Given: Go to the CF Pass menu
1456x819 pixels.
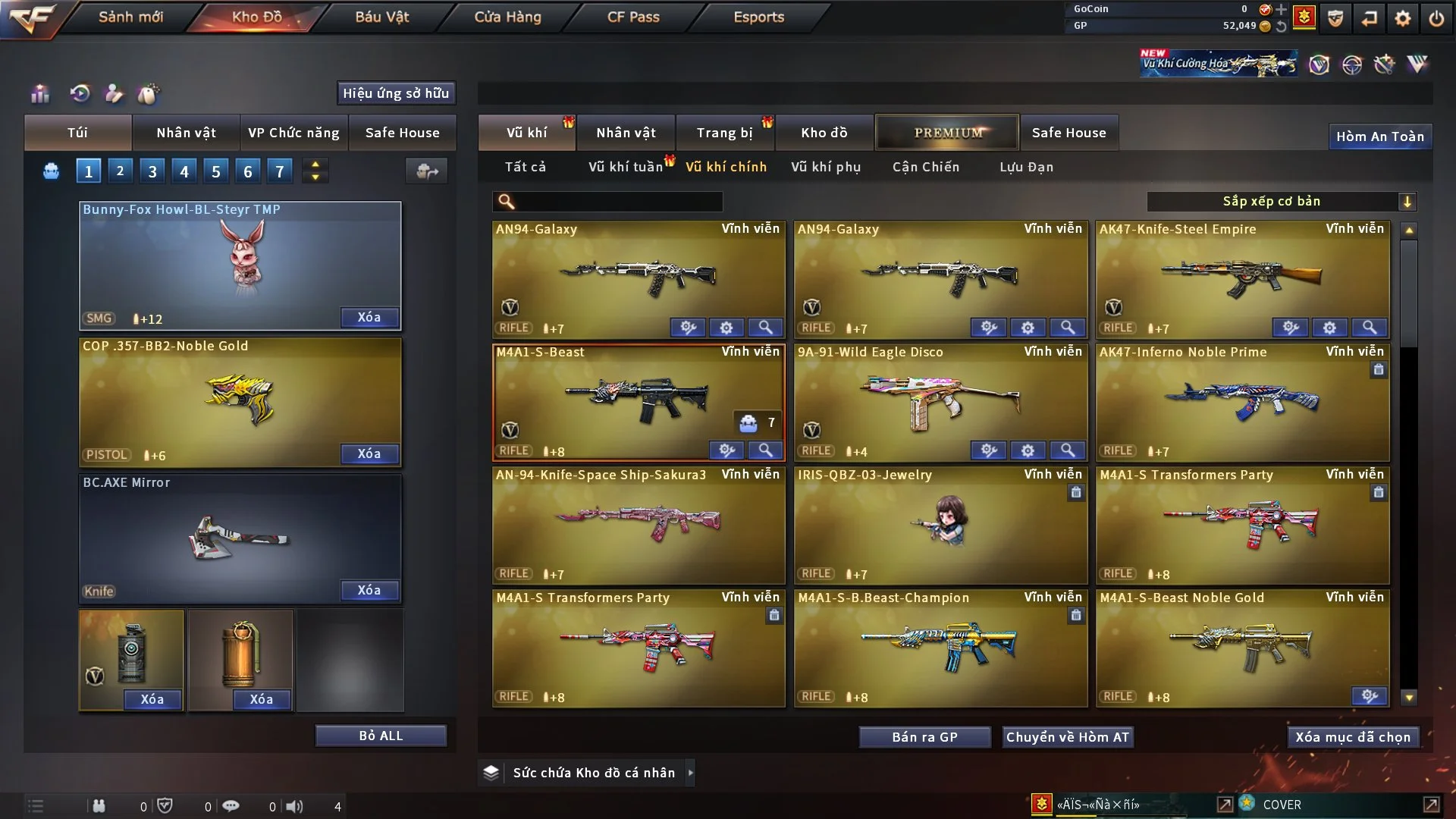Looking at the screenshot, I should [633, 17].
